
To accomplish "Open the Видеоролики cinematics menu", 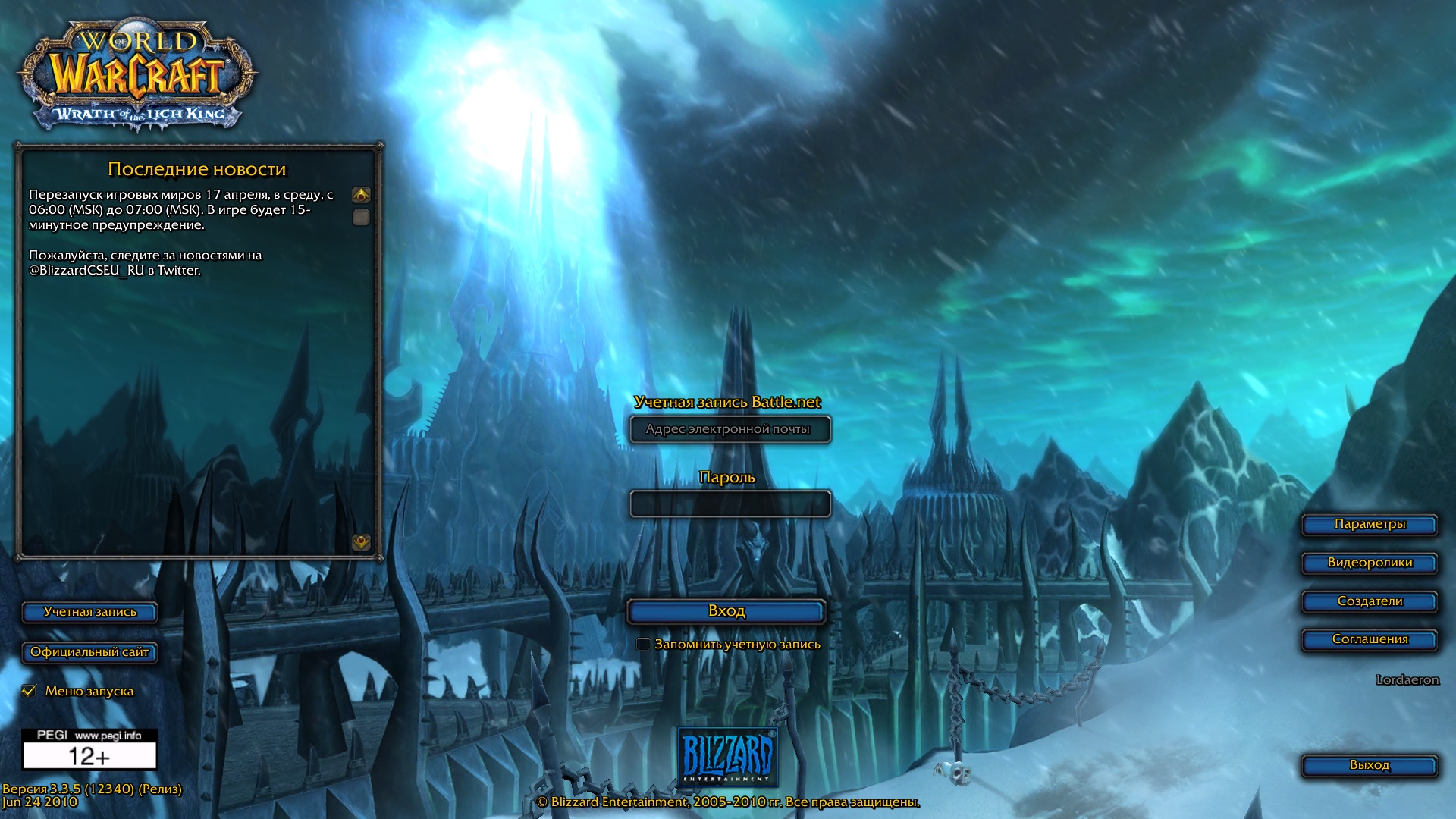I will pos(1369,563).
